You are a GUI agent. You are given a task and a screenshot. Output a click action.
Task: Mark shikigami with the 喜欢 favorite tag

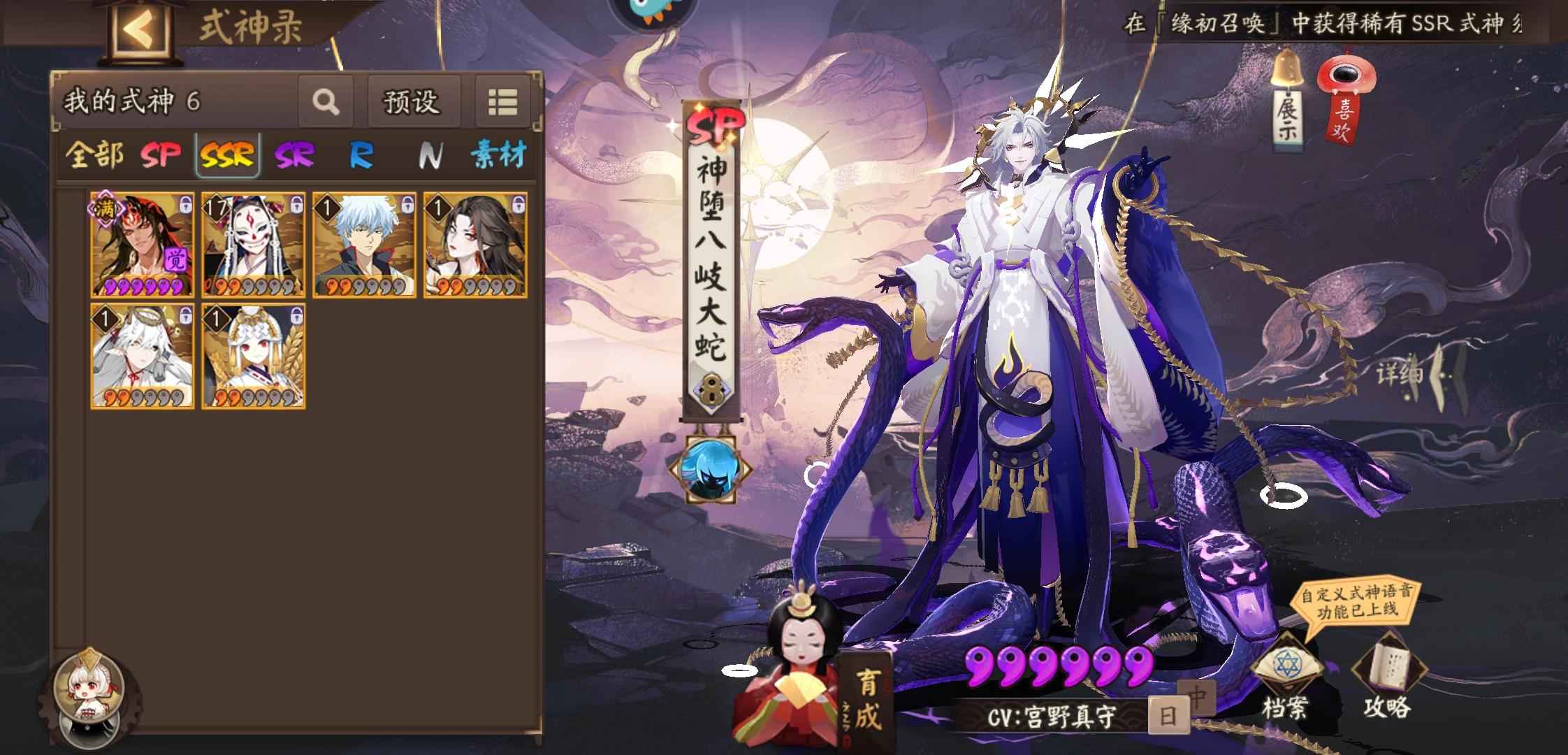coord(1344,101)
